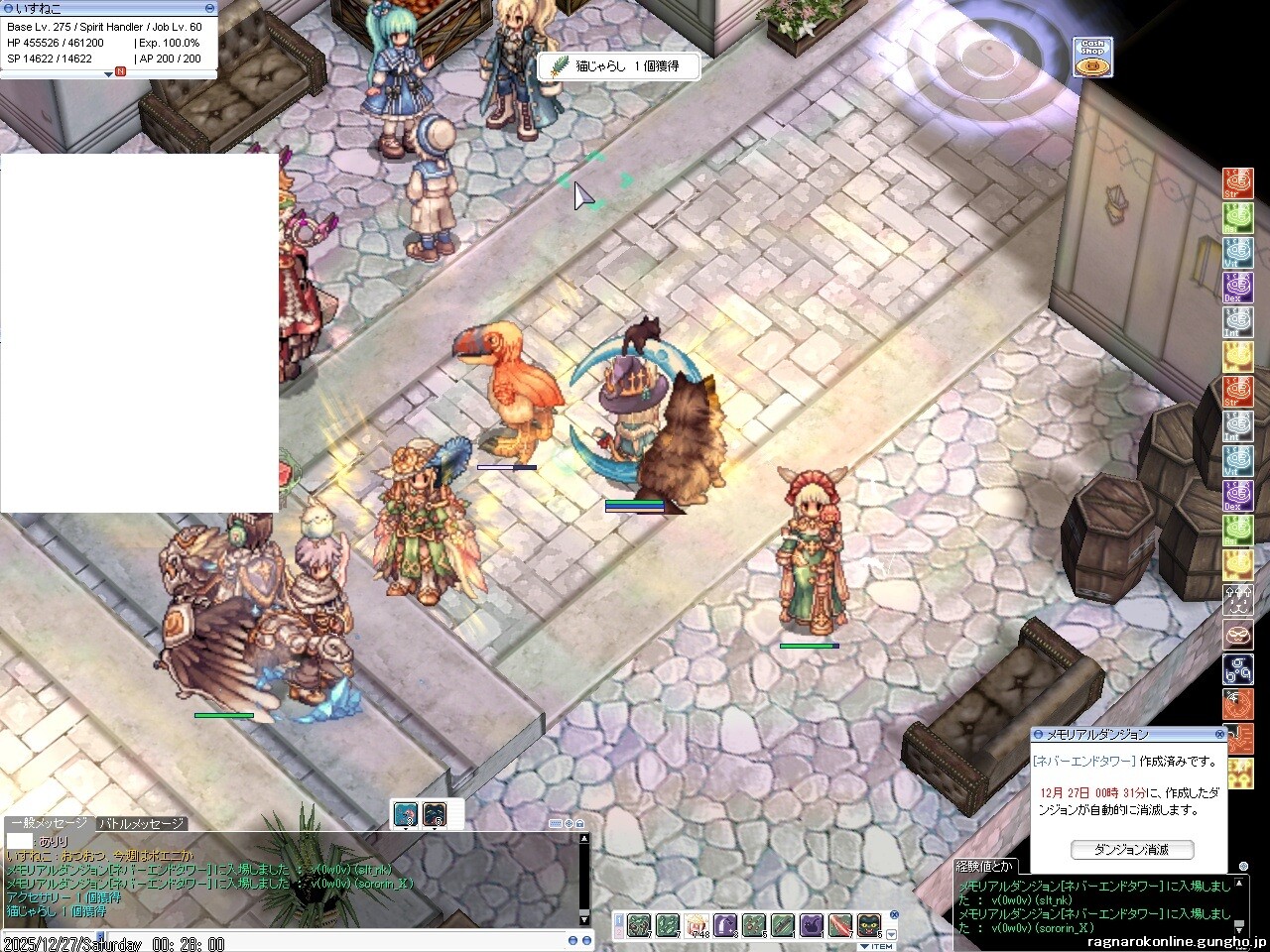The image size is (1270, 952).
Task: Click the top red Str buff icon
Action: coord(1237,183)
